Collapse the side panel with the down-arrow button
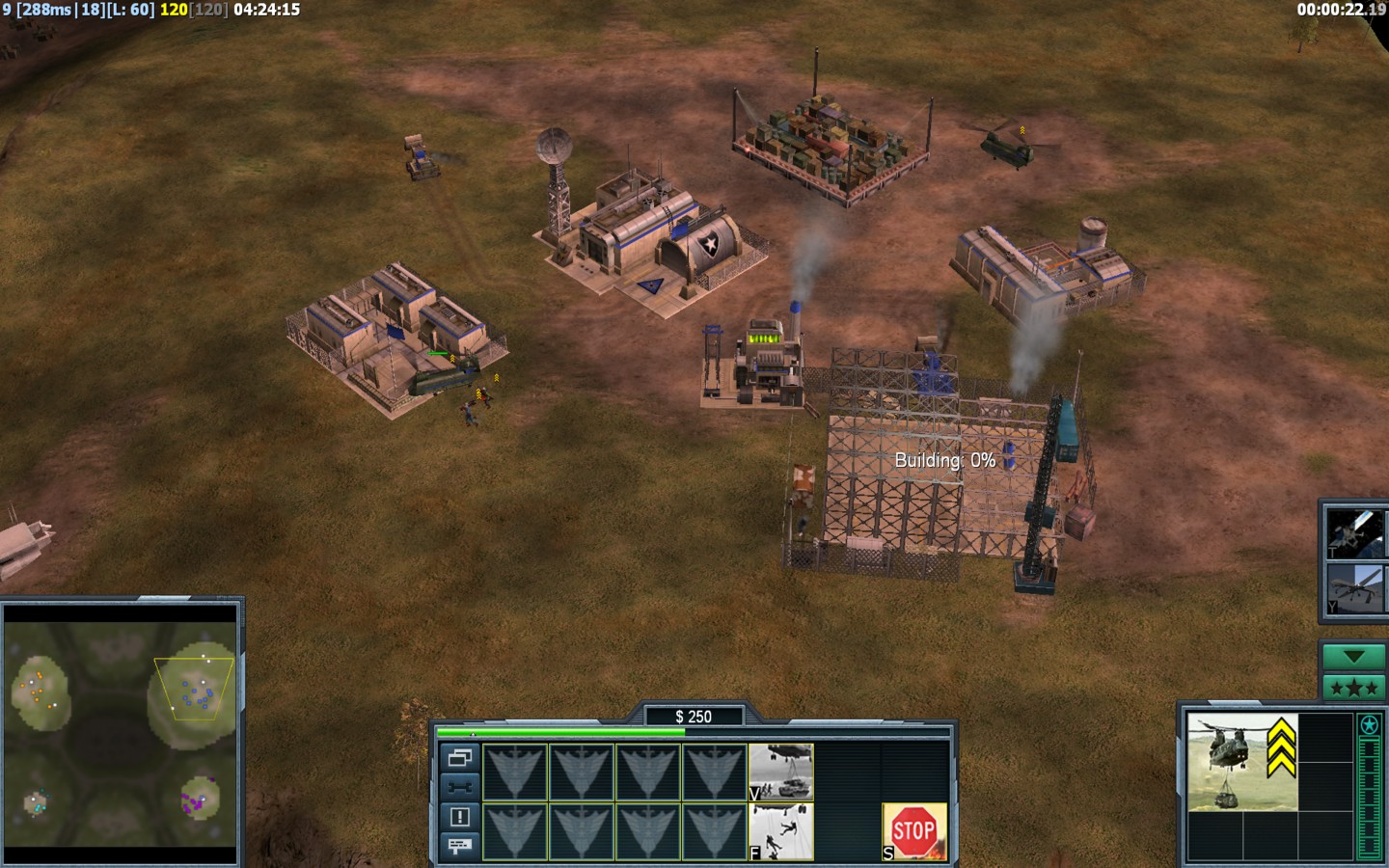The width and height of the screenshot is (1389, 868). [x=1353, y=657]
